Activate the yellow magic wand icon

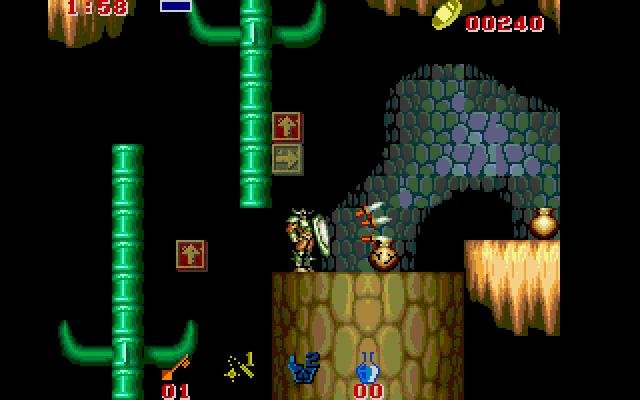click(x=238, y=367)
